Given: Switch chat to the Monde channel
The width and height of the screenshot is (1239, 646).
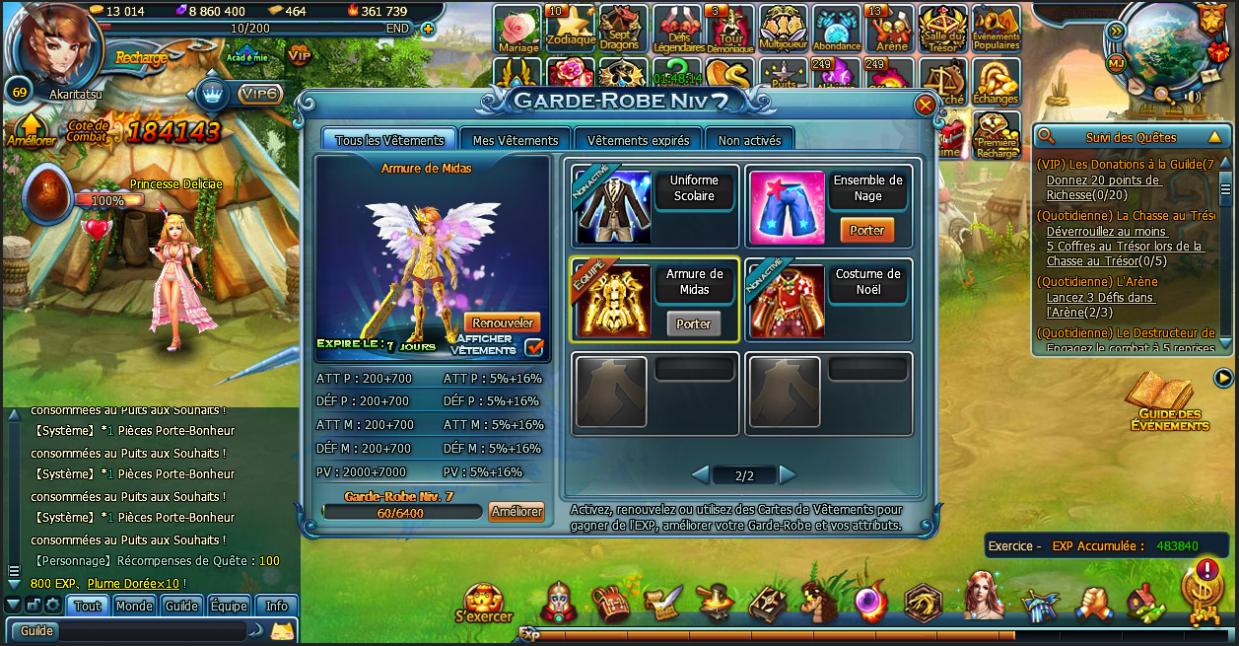Looking at the screenshot, I should (x=134, y=606).
